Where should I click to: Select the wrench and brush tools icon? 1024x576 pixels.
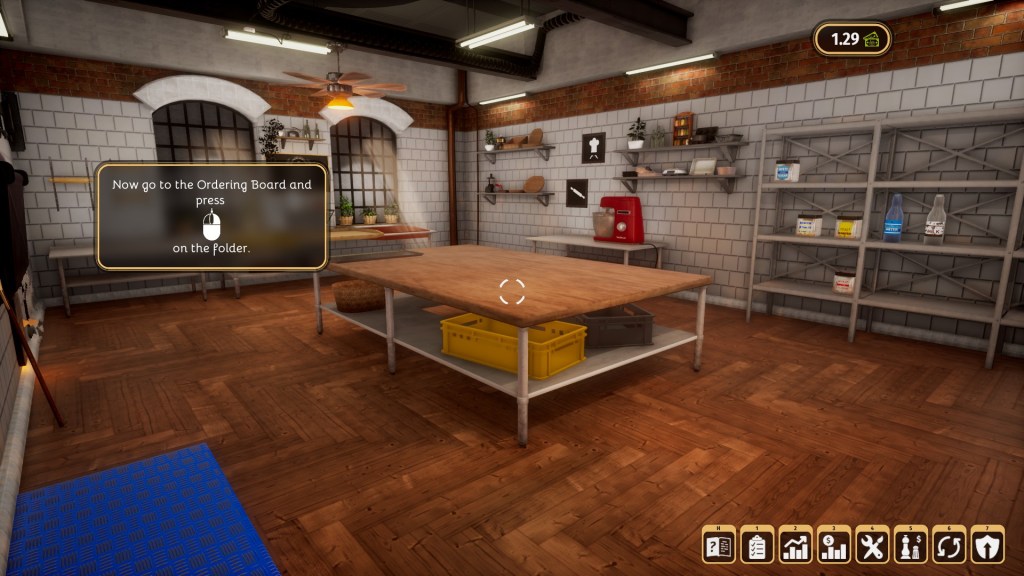[x=872, y=545]
